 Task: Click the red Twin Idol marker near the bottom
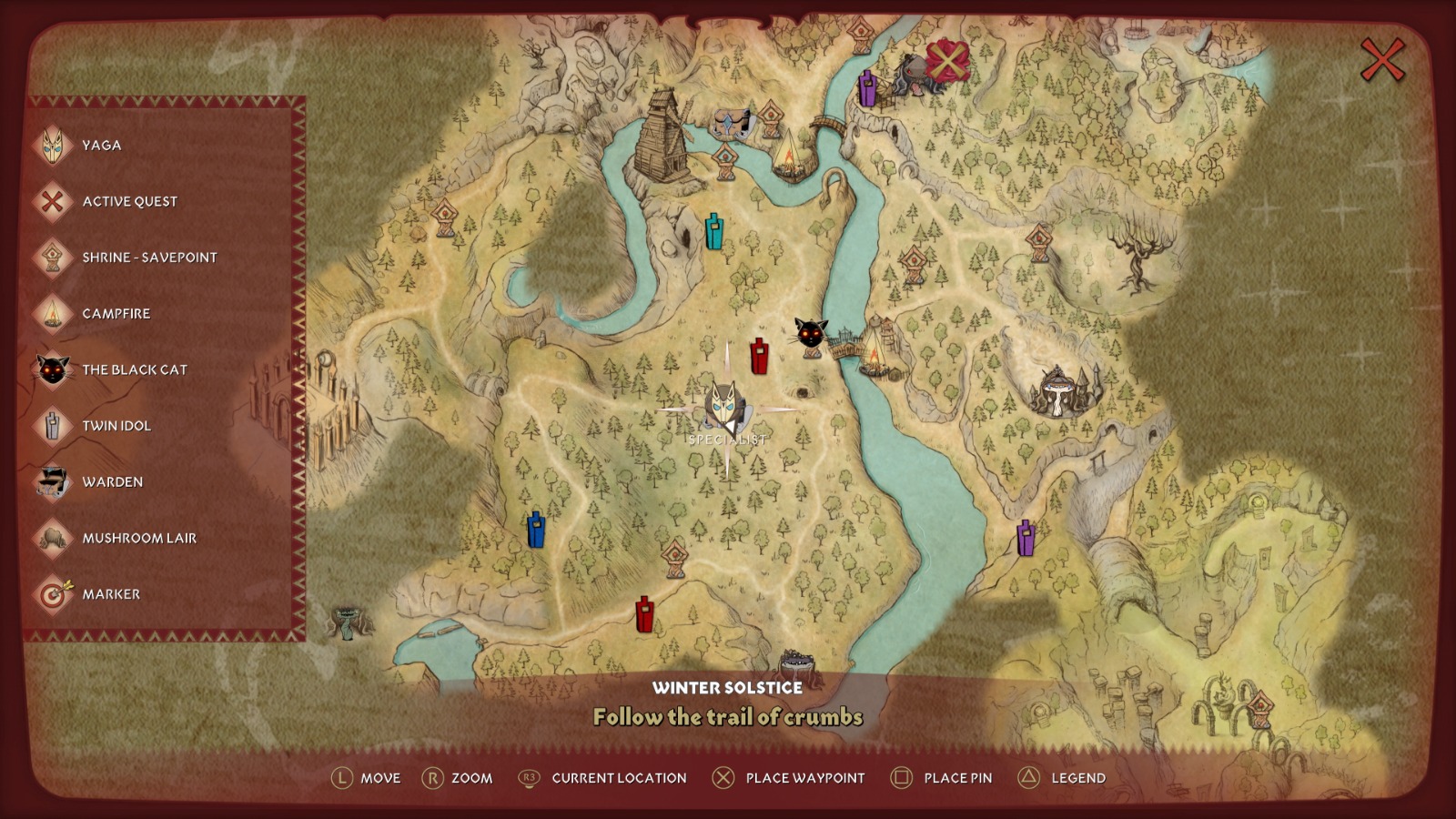pyautogui.click(x=644, y=613)
